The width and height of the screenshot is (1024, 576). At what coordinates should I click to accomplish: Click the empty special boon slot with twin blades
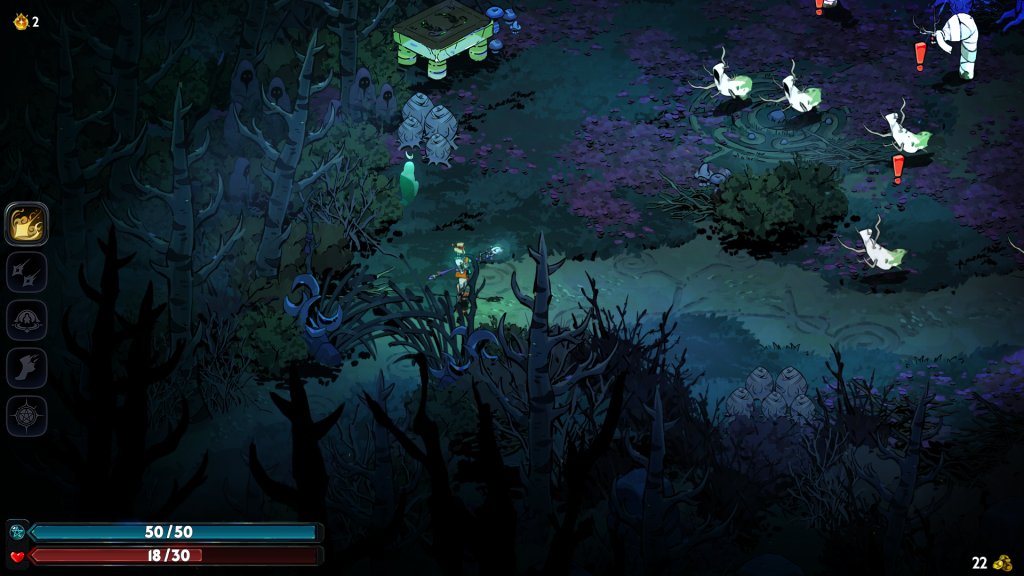pyautogui.click(x=27, y=272)
